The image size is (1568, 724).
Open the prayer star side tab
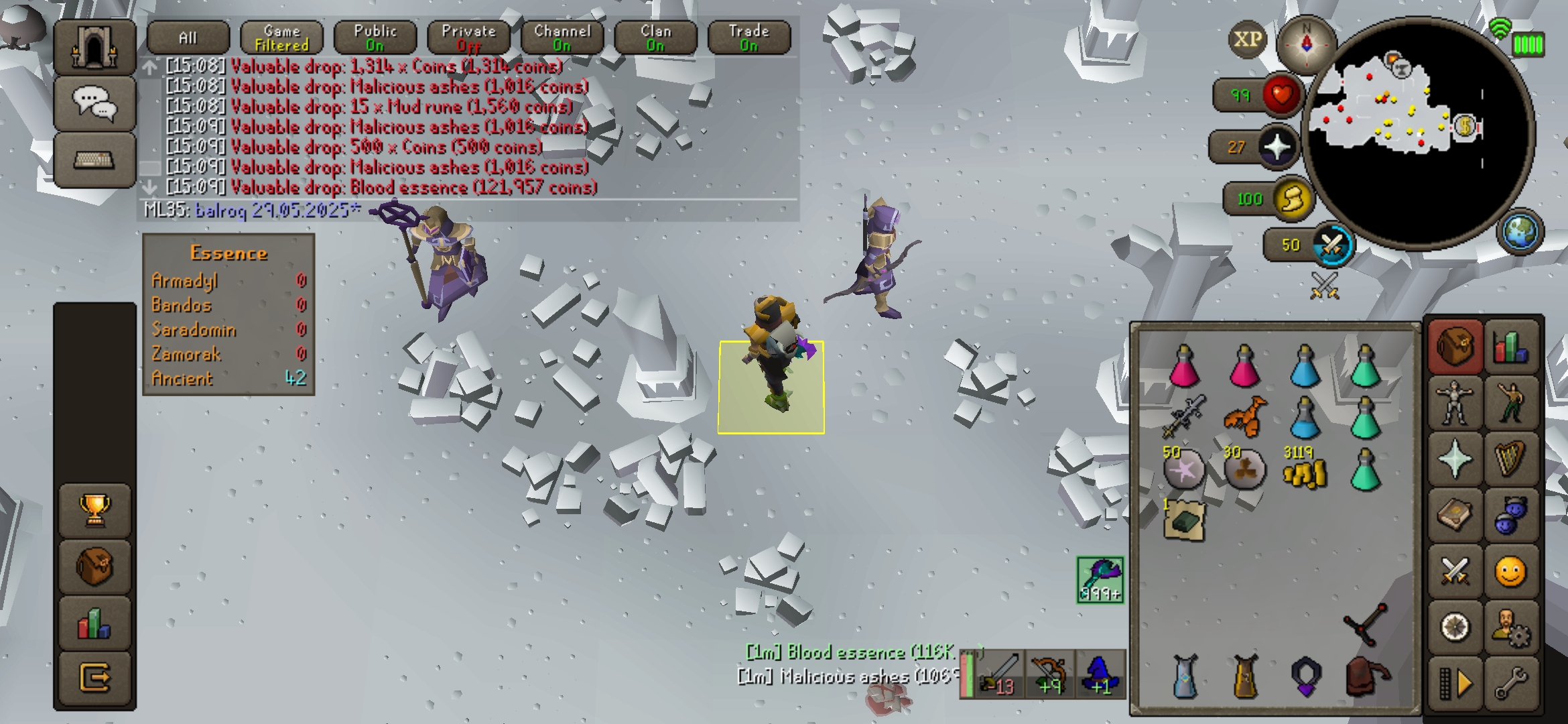tap(1454, 459)
